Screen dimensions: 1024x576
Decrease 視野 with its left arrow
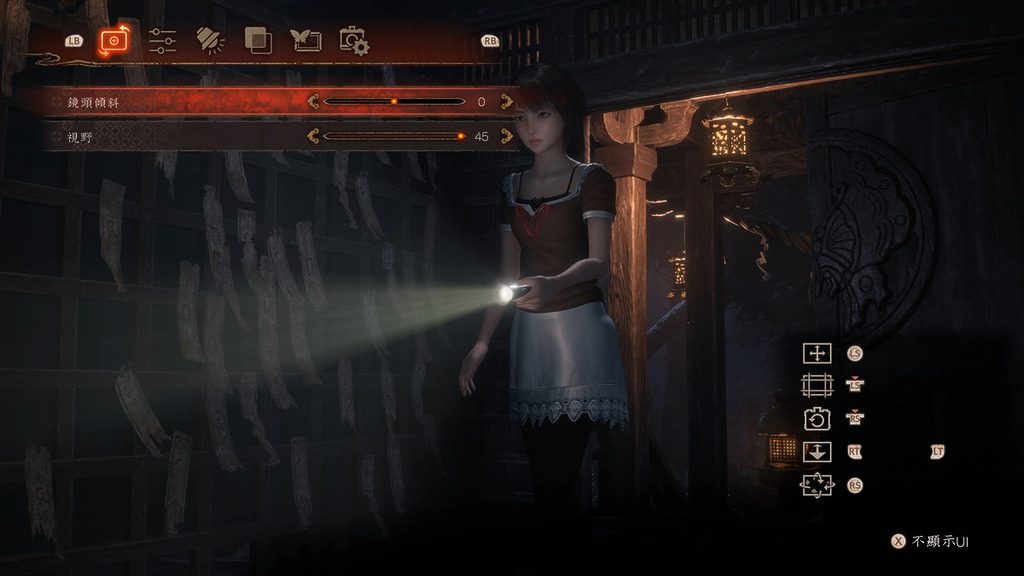(313, 137)
